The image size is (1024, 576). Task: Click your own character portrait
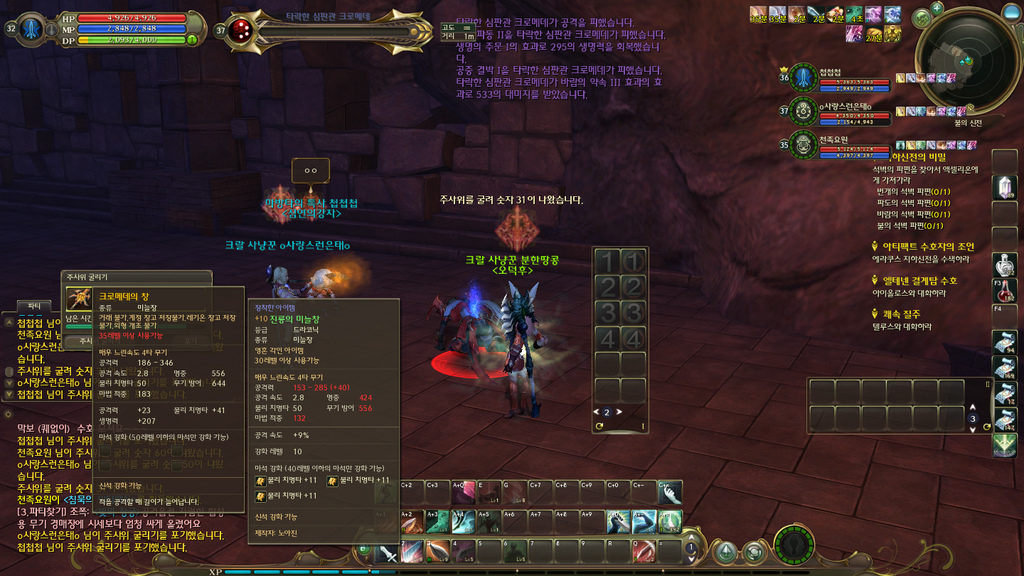pyautogui.click(x=33, y=28)
